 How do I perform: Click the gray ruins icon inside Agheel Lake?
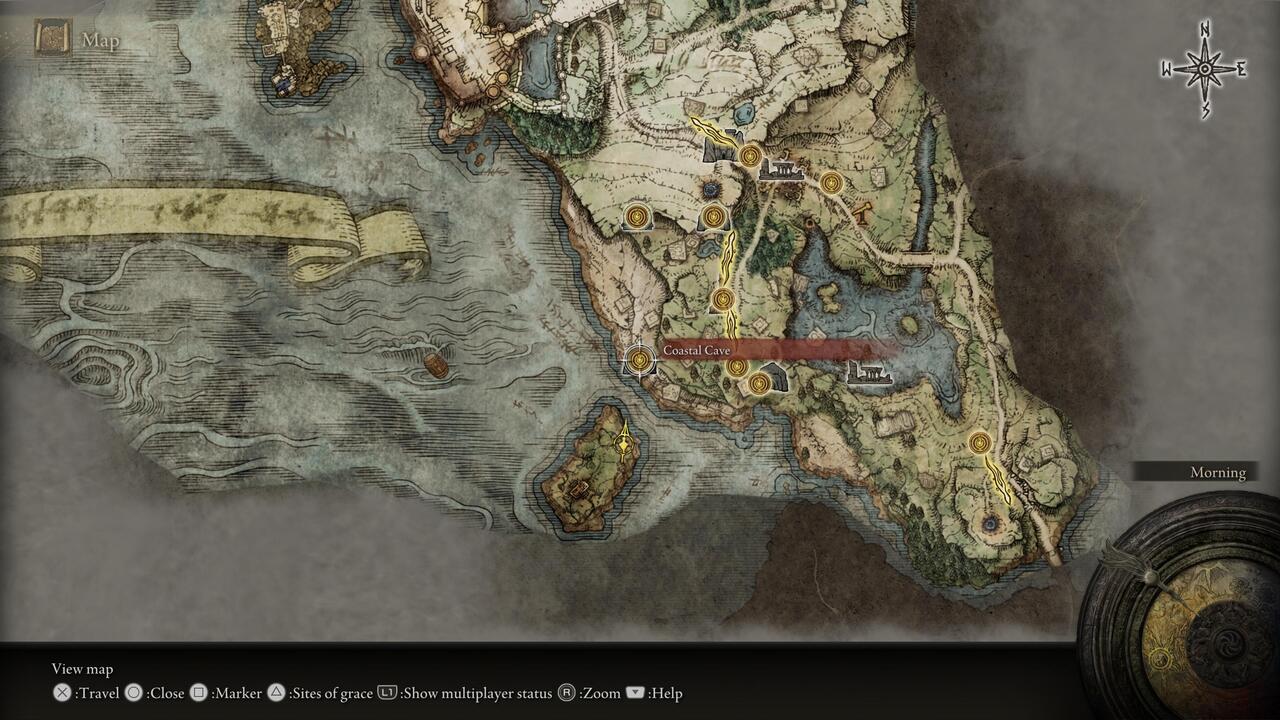pyautogui.click(x=868, y=373)
